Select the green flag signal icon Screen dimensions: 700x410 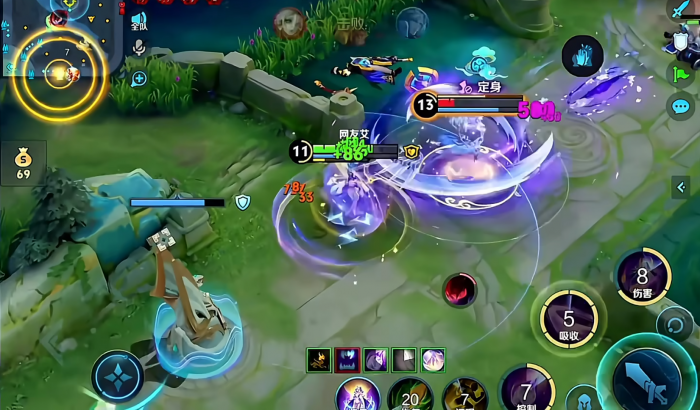coord(682,72)
